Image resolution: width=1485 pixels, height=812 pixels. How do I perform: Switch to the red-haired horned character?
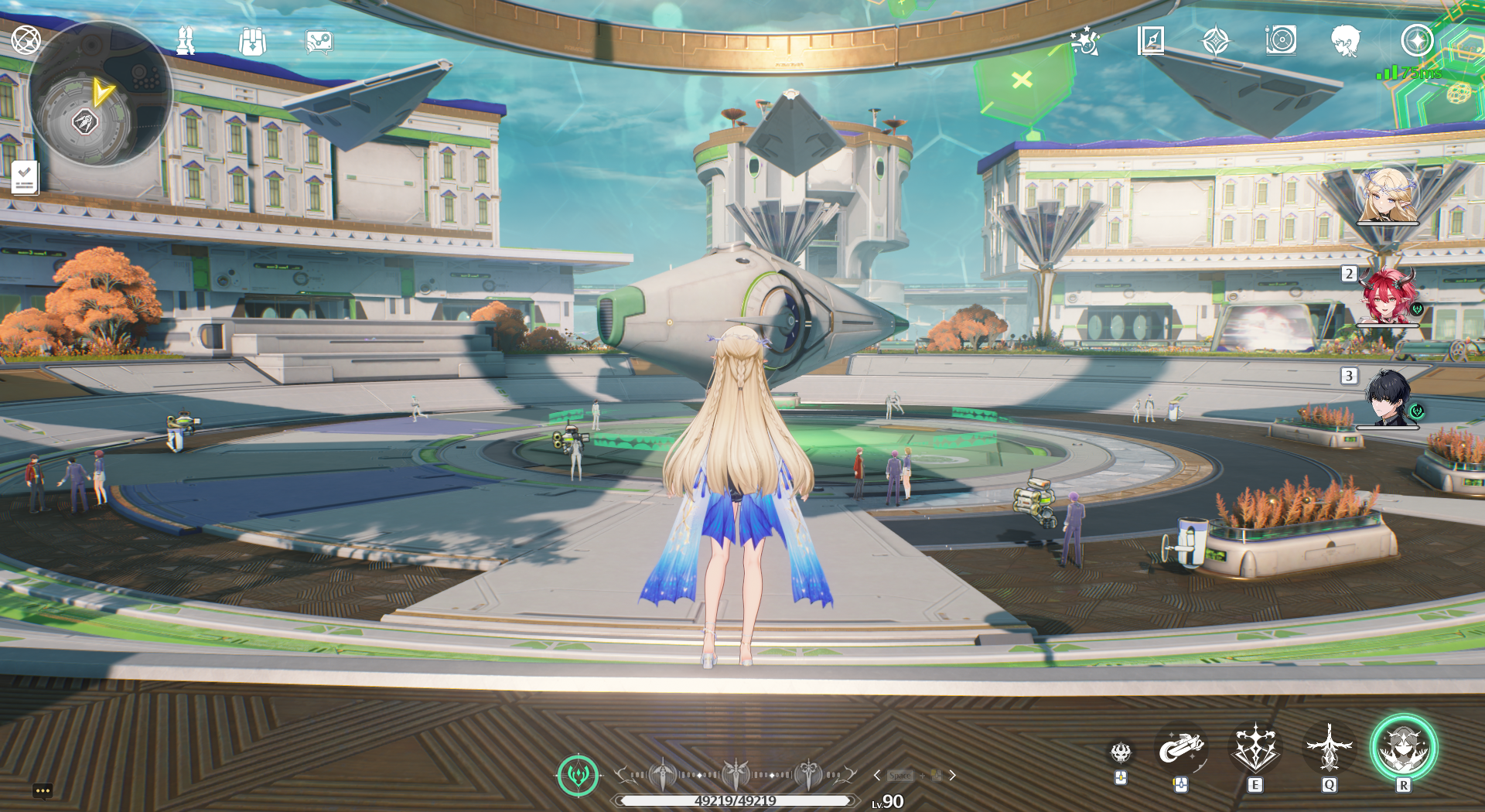coord(1388,297)
